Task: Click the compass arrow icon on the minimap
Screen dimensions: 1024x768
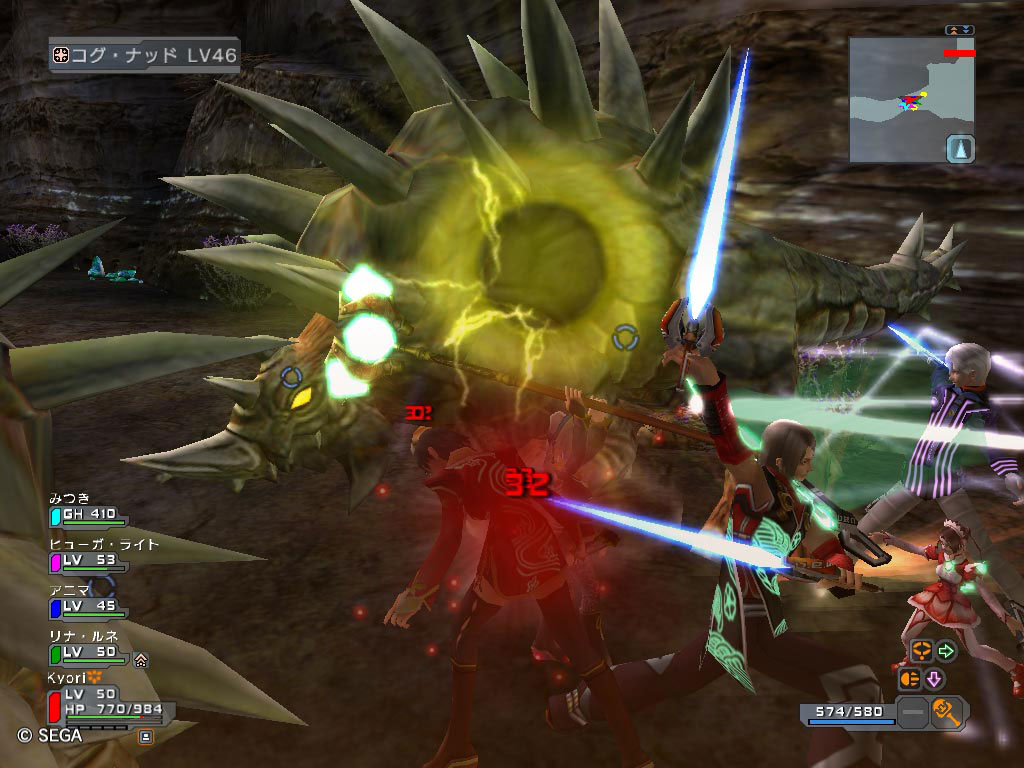Action: point(960,149)
